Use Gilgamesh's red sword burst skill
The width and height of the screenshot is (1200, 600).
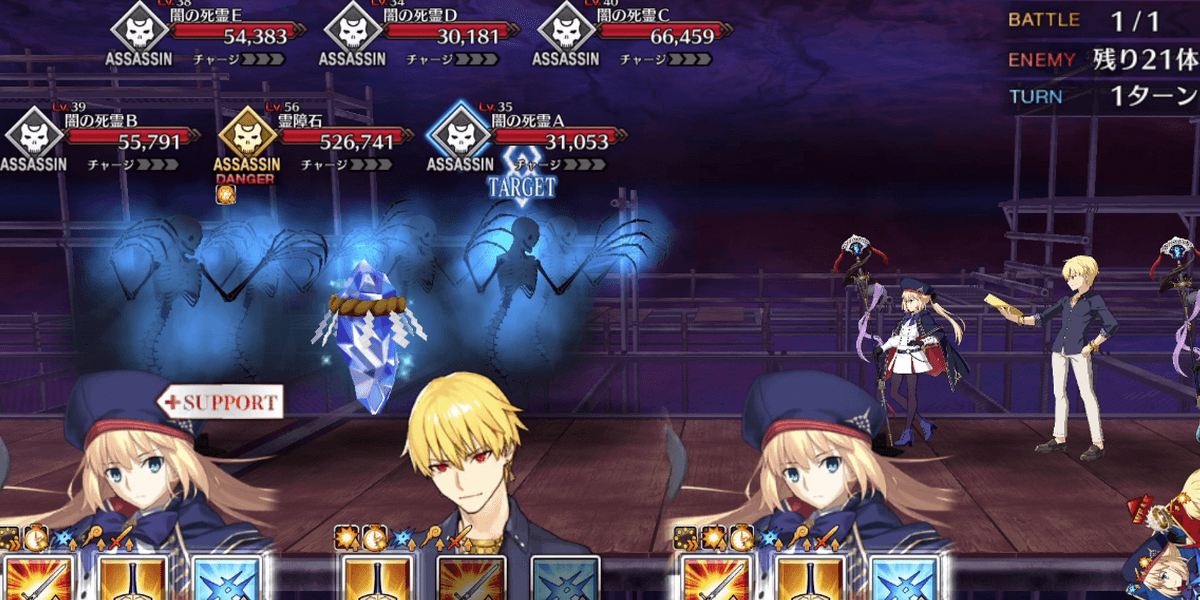point(471,578)
